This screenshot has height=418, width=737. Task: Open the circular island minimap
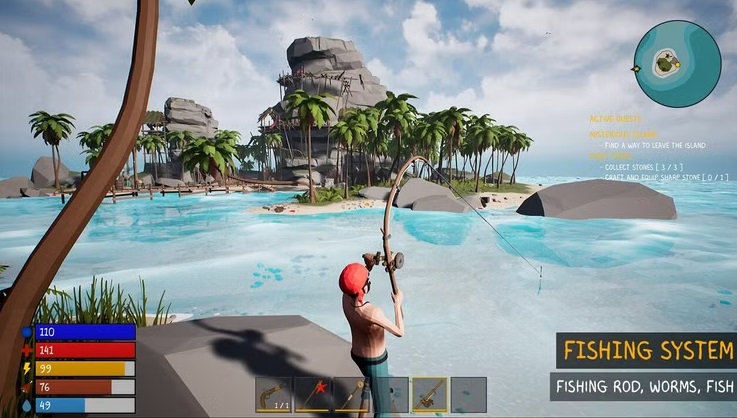coord(677,63)
